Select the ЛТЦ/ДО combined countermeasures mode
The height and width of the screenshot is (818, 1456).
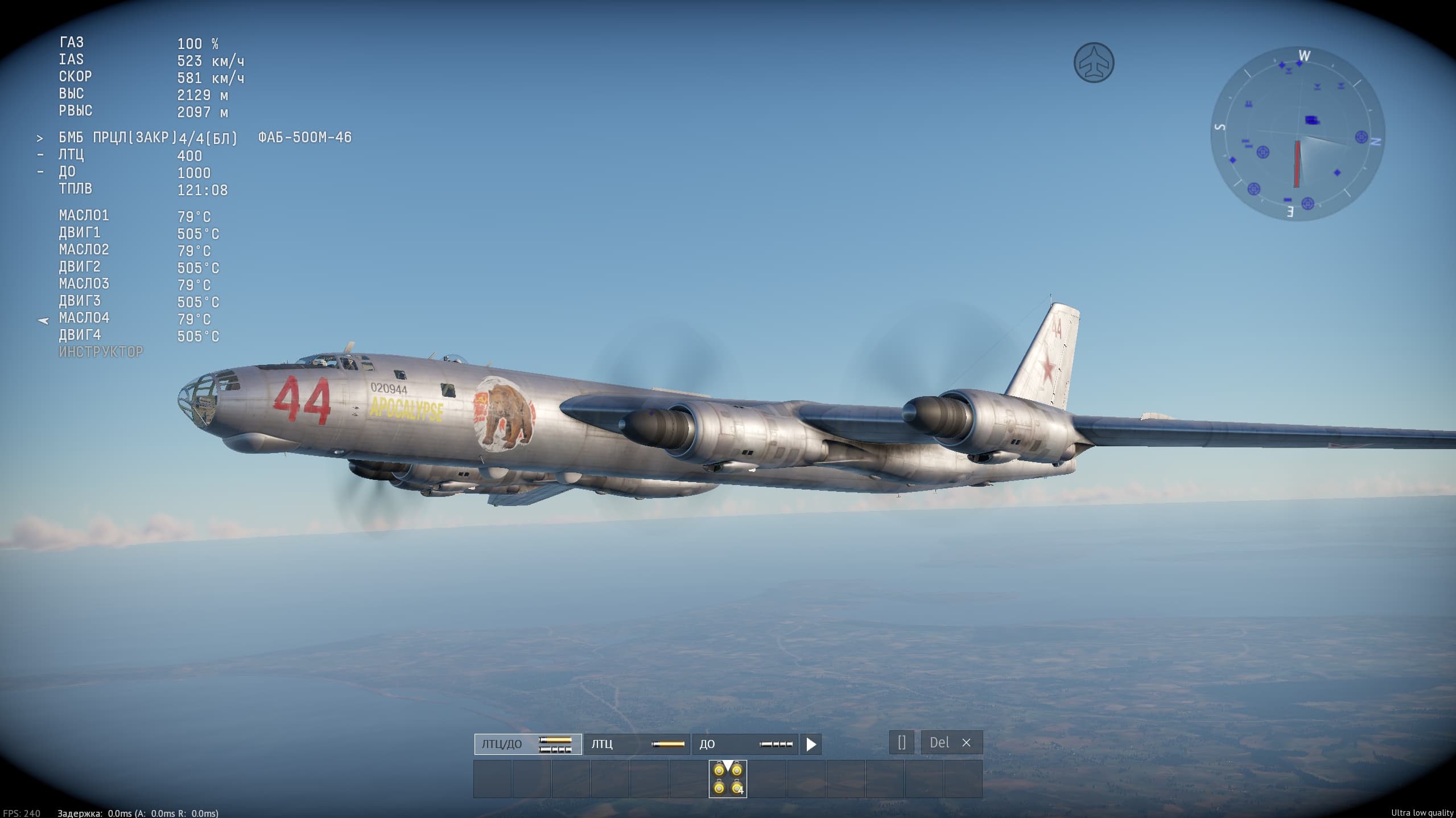pyautogui.click(x=527, y=744)
